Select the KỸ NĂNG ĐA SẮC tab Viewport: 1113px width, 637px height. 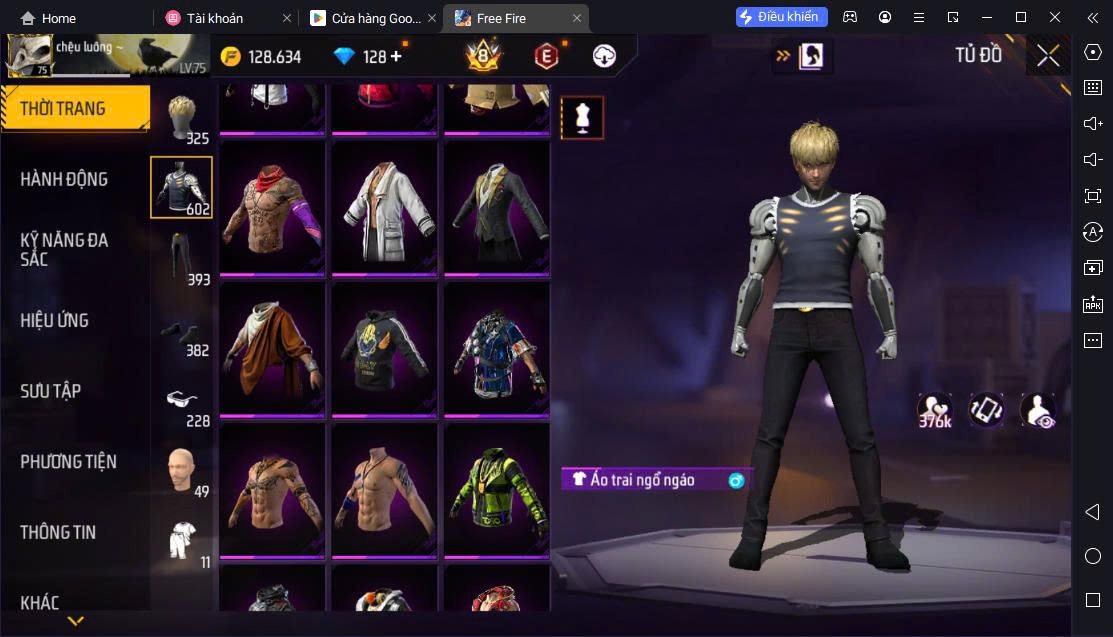tap(64, 249)
